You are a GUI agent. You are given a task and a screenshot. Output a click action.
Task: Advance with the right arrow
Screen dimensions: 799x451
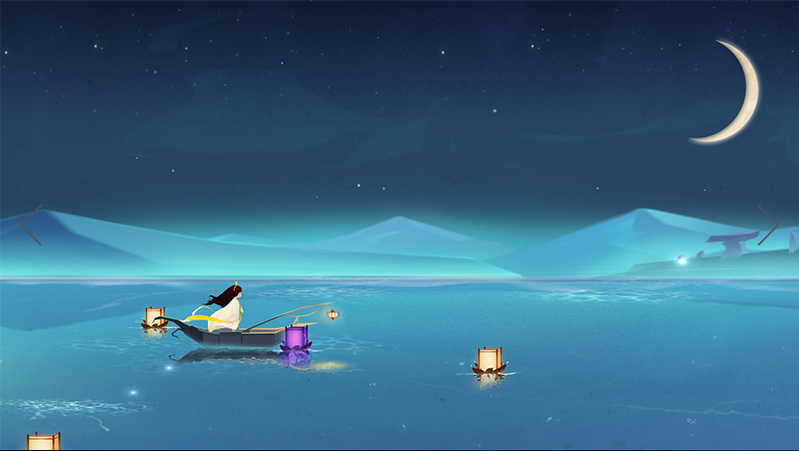click(x=768, y=225)
